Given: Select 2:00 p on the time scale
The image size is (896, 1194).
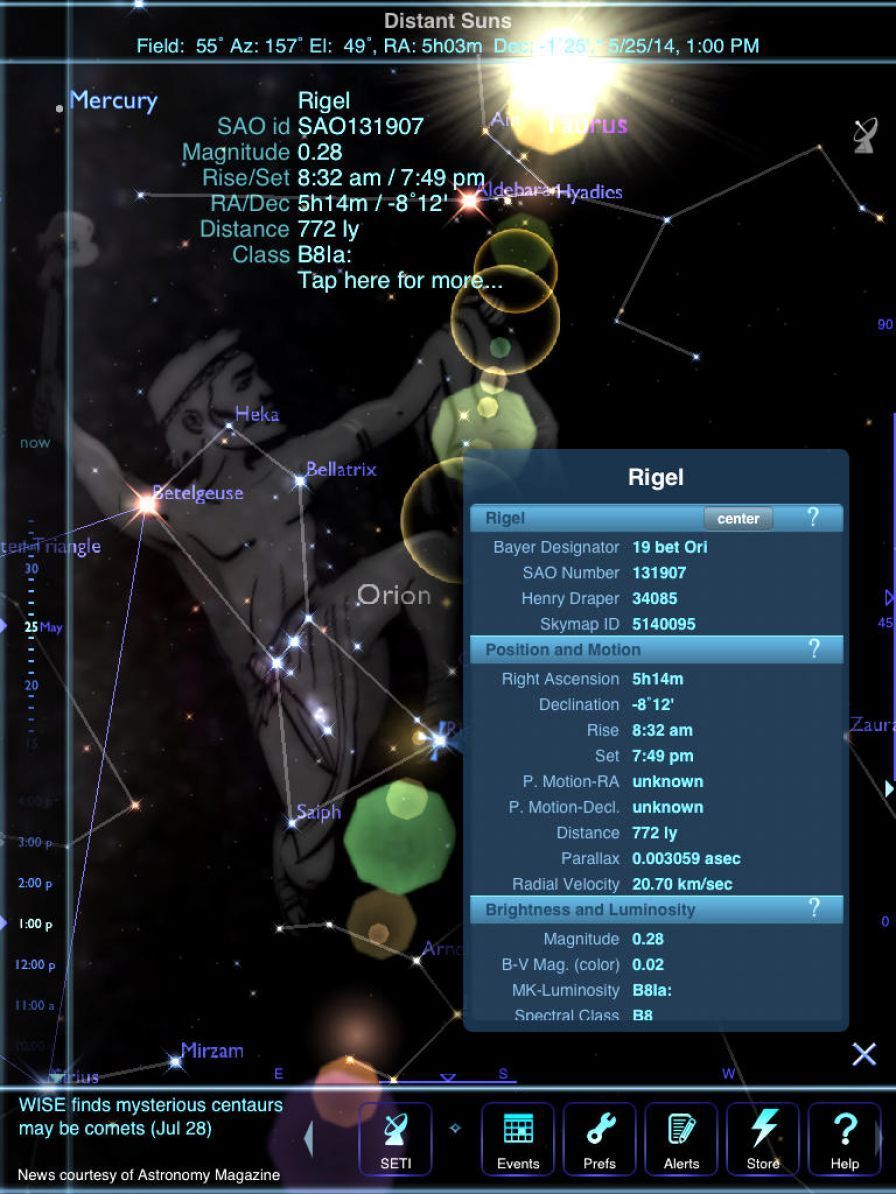Looking at the screenshot, I should tap(35, 883).
